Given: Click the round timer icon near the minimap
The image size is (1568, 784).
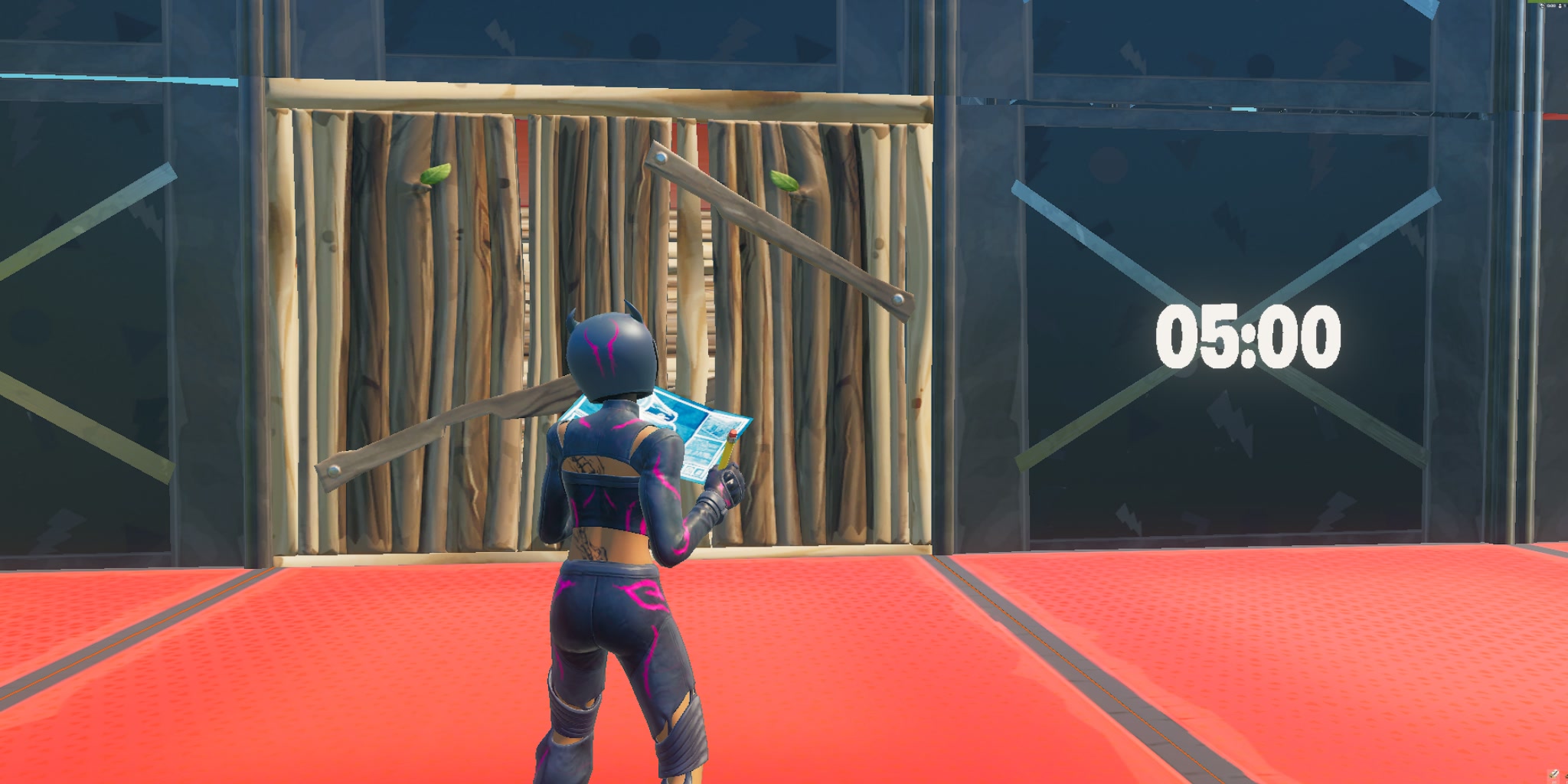Looking at the screenshot, I should [x=1540, y=5].
